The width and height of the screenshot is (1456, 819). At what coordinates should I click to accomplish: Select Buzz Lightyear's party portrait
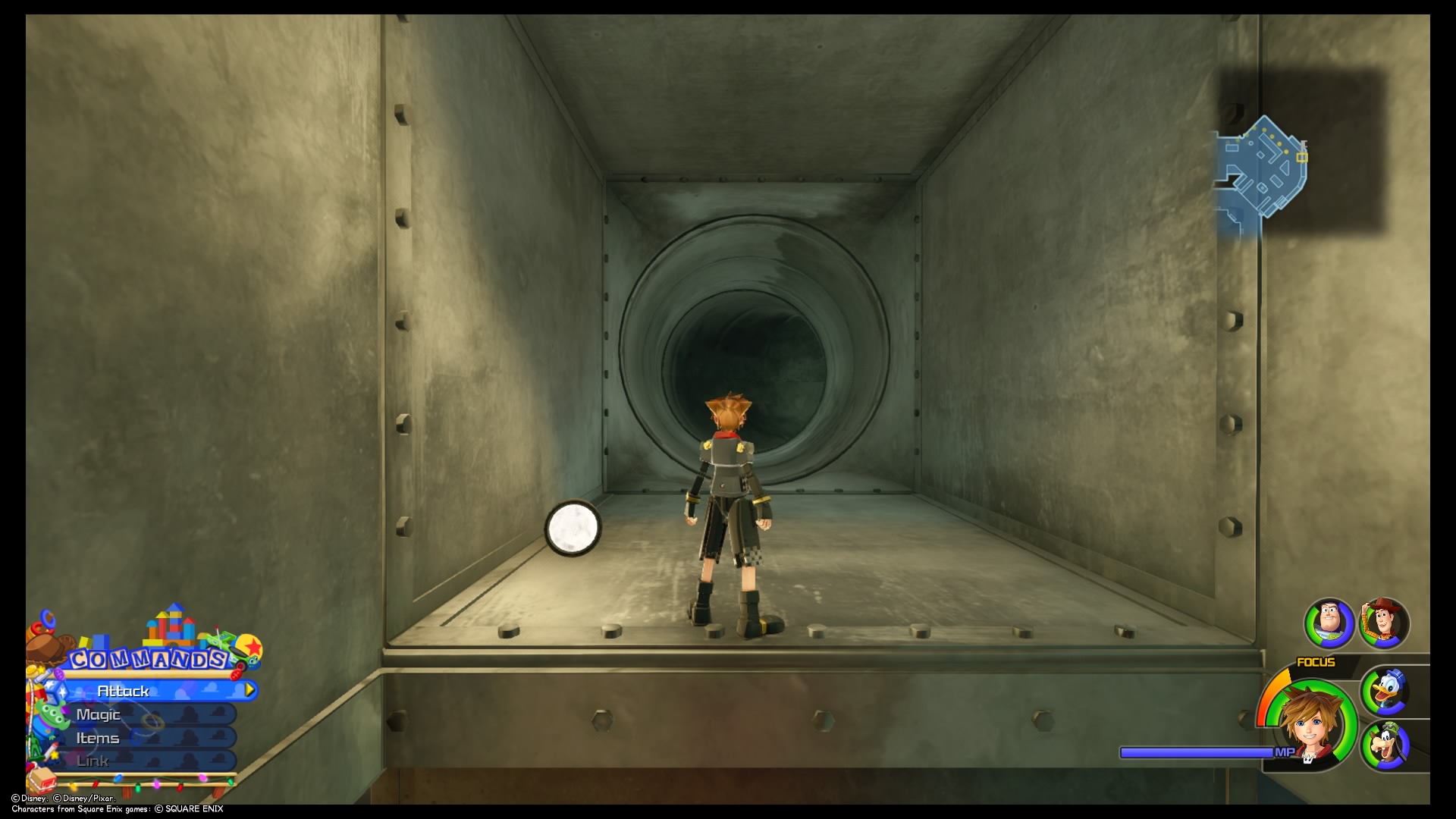pos(1329,623)
